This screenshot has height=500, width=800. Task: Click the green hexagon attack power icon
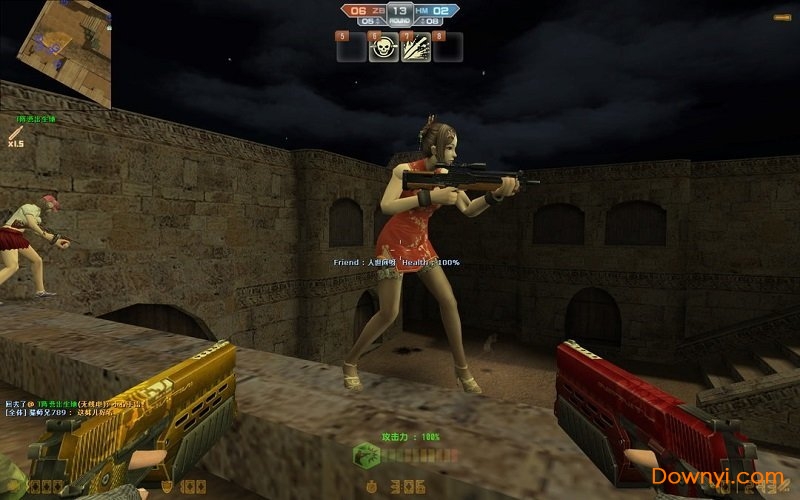point(366,454)
